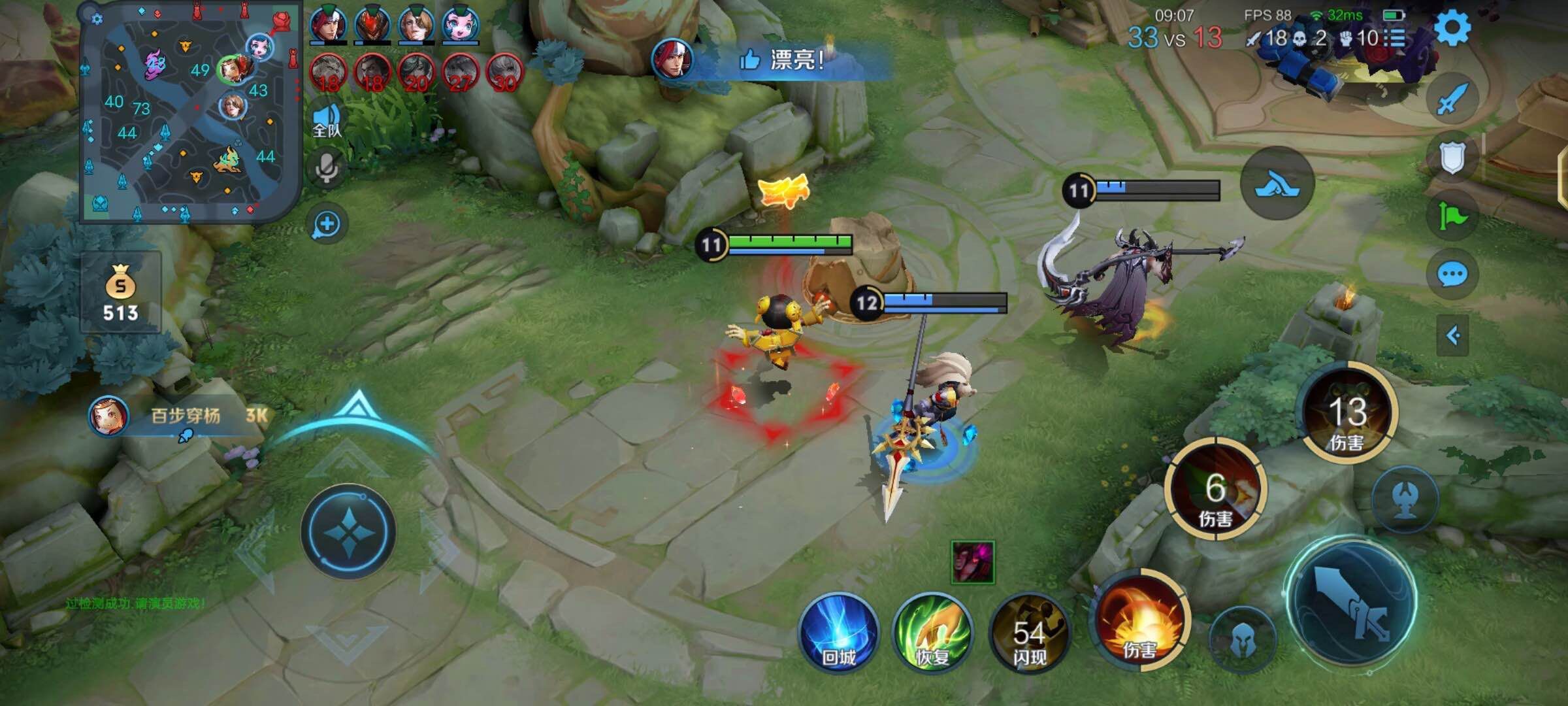Send the defend signal shield icon

pos(1452,158)
